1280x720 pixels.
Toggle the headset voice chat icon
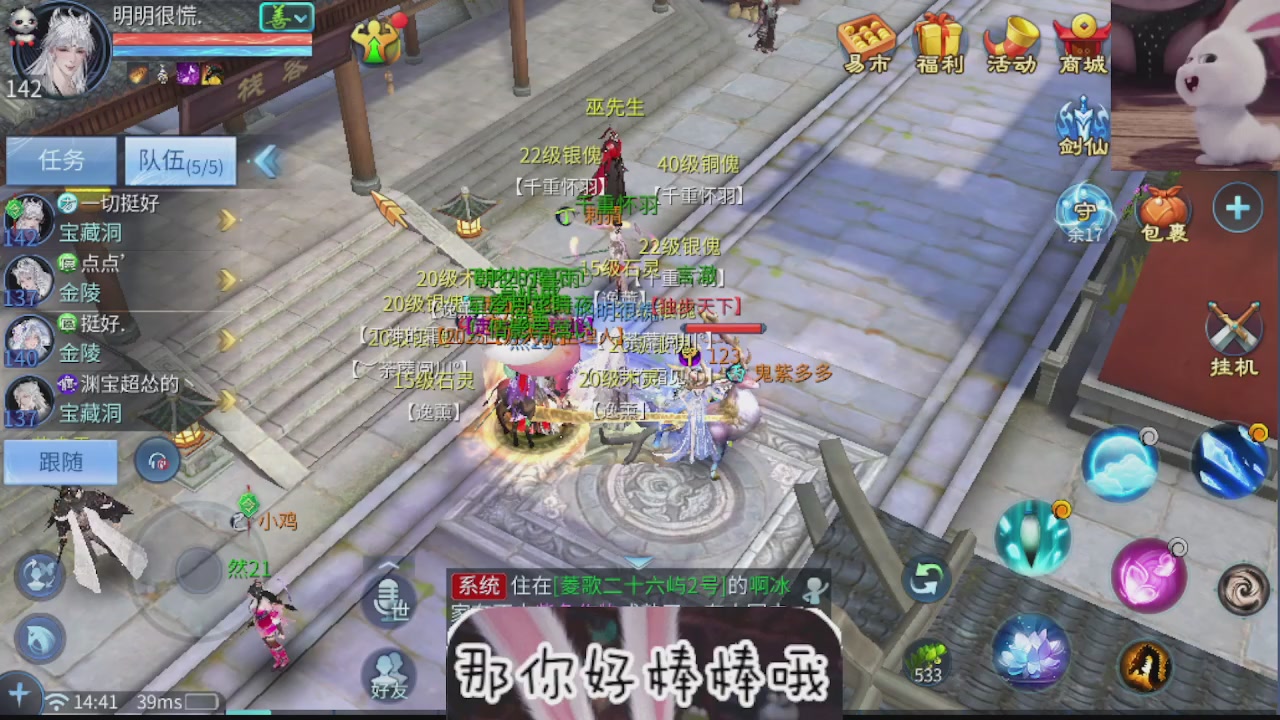tap(157, 461)
